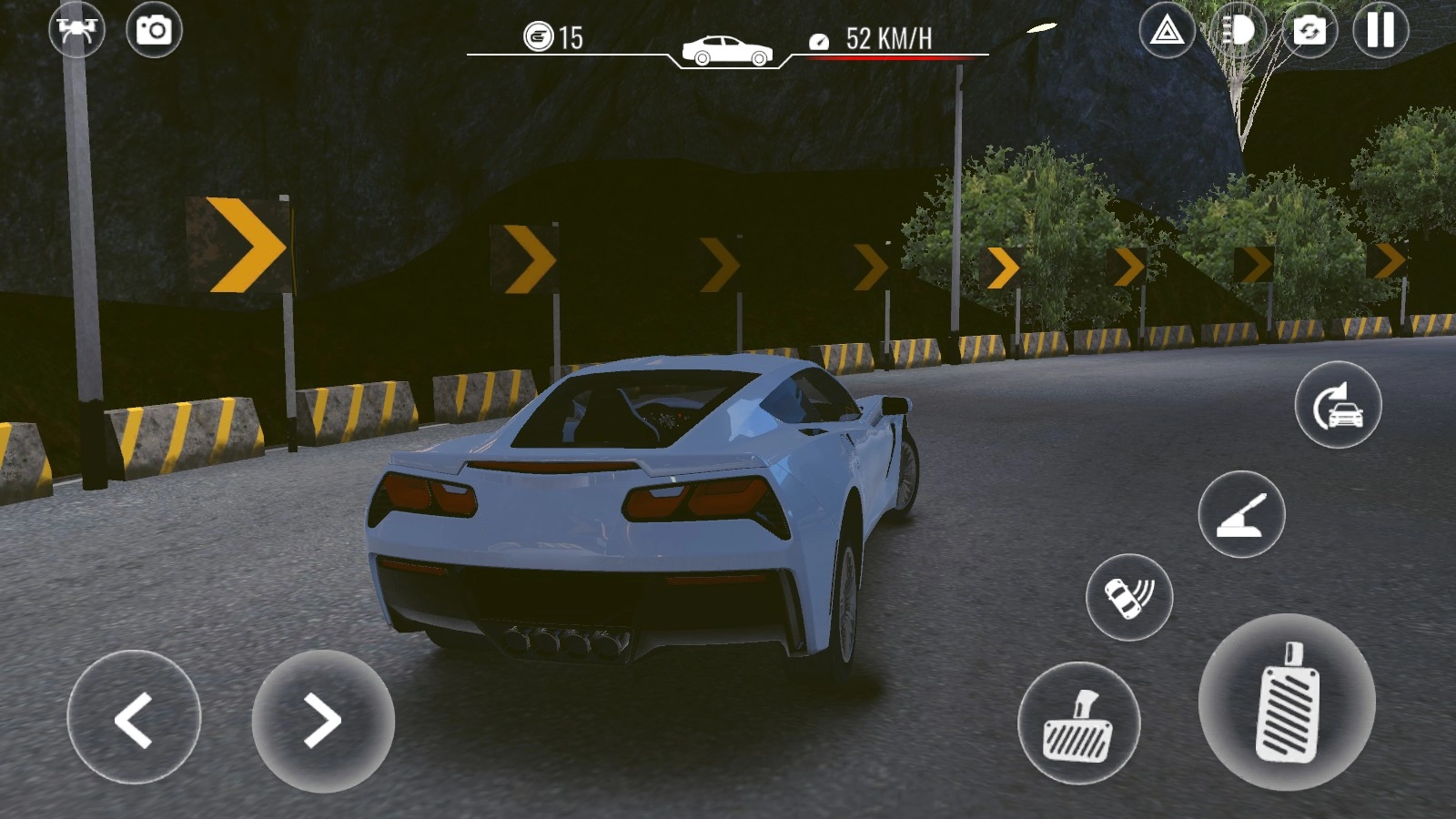The image size is (1456, 819).
Task: Toggle the hazard warning lights
Action: click(1167, 31)
